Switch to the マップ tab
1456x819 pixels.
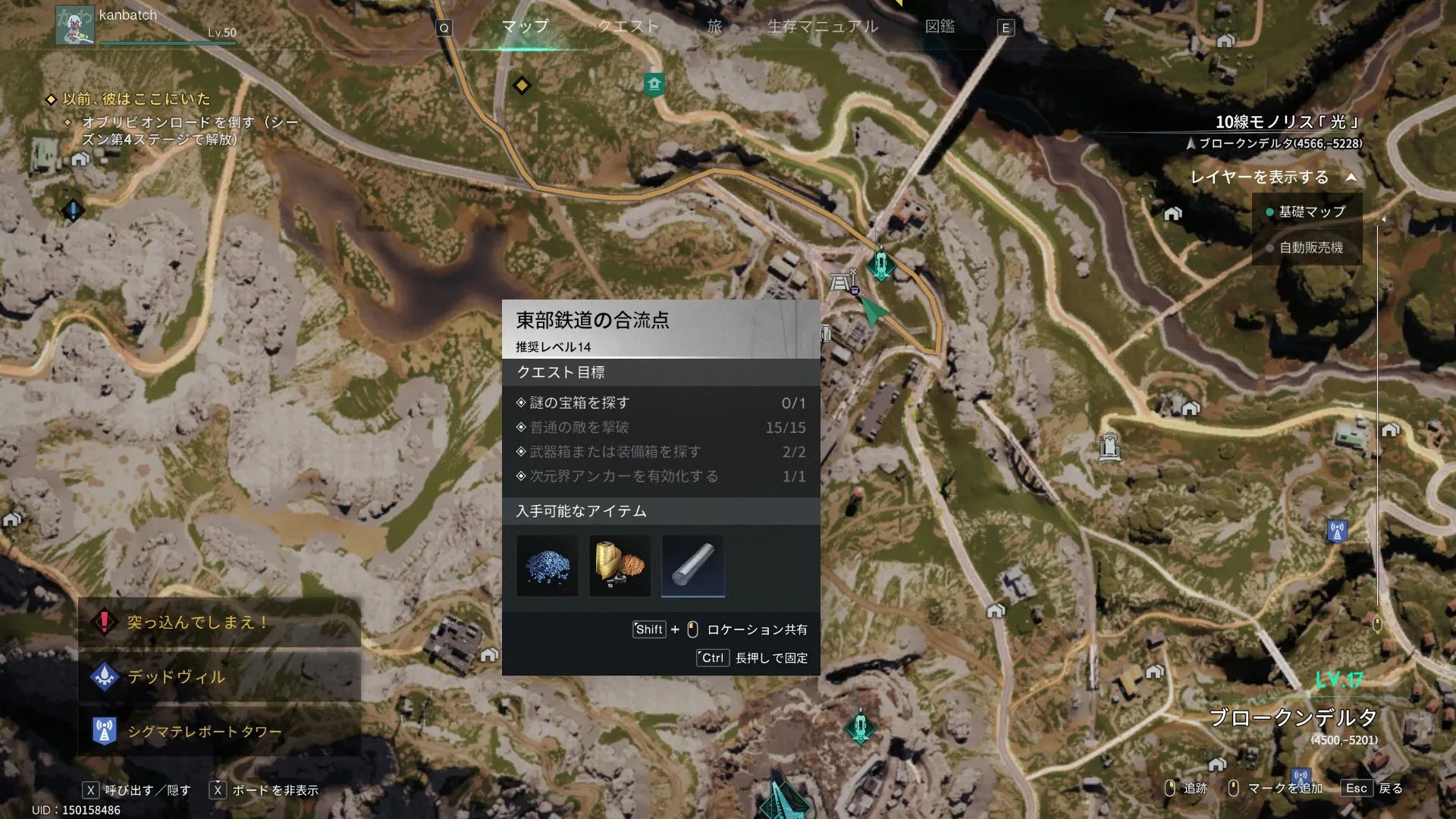(x=525, y=27)
